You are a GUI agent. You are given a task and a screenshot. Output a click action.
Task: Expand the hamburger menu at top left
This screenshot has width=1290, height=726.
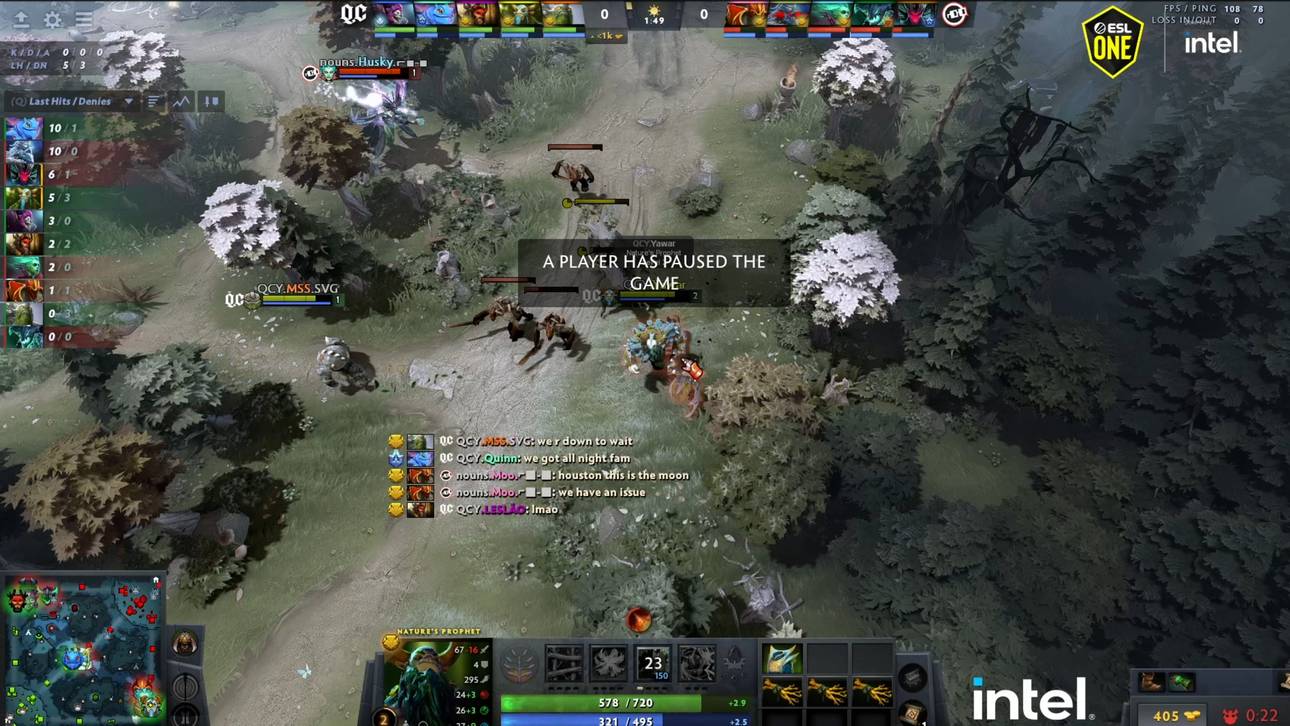pyautogui.click(x=84, y=18)
